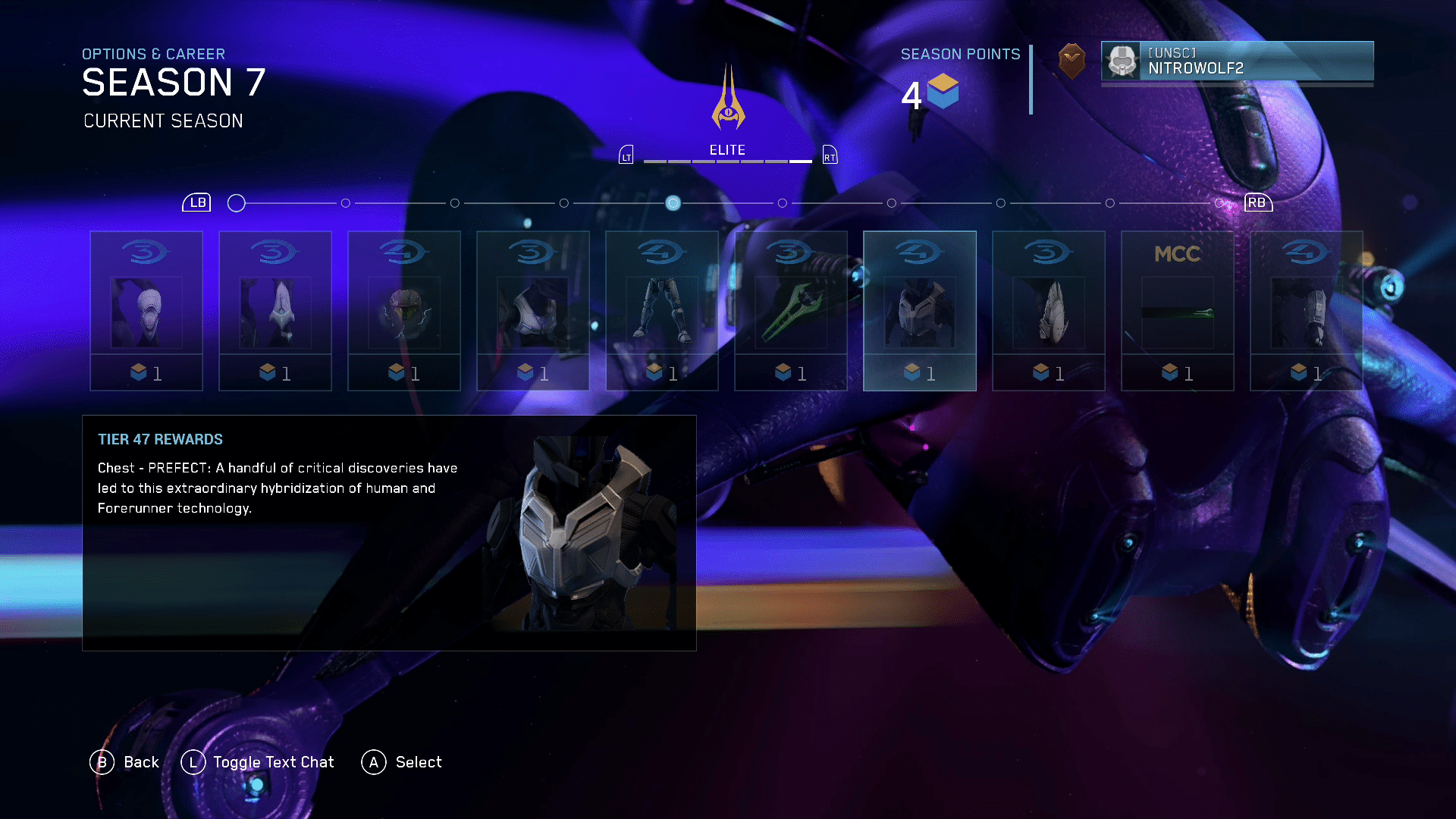Go back from the Season 7 screen

pos(125,762)
